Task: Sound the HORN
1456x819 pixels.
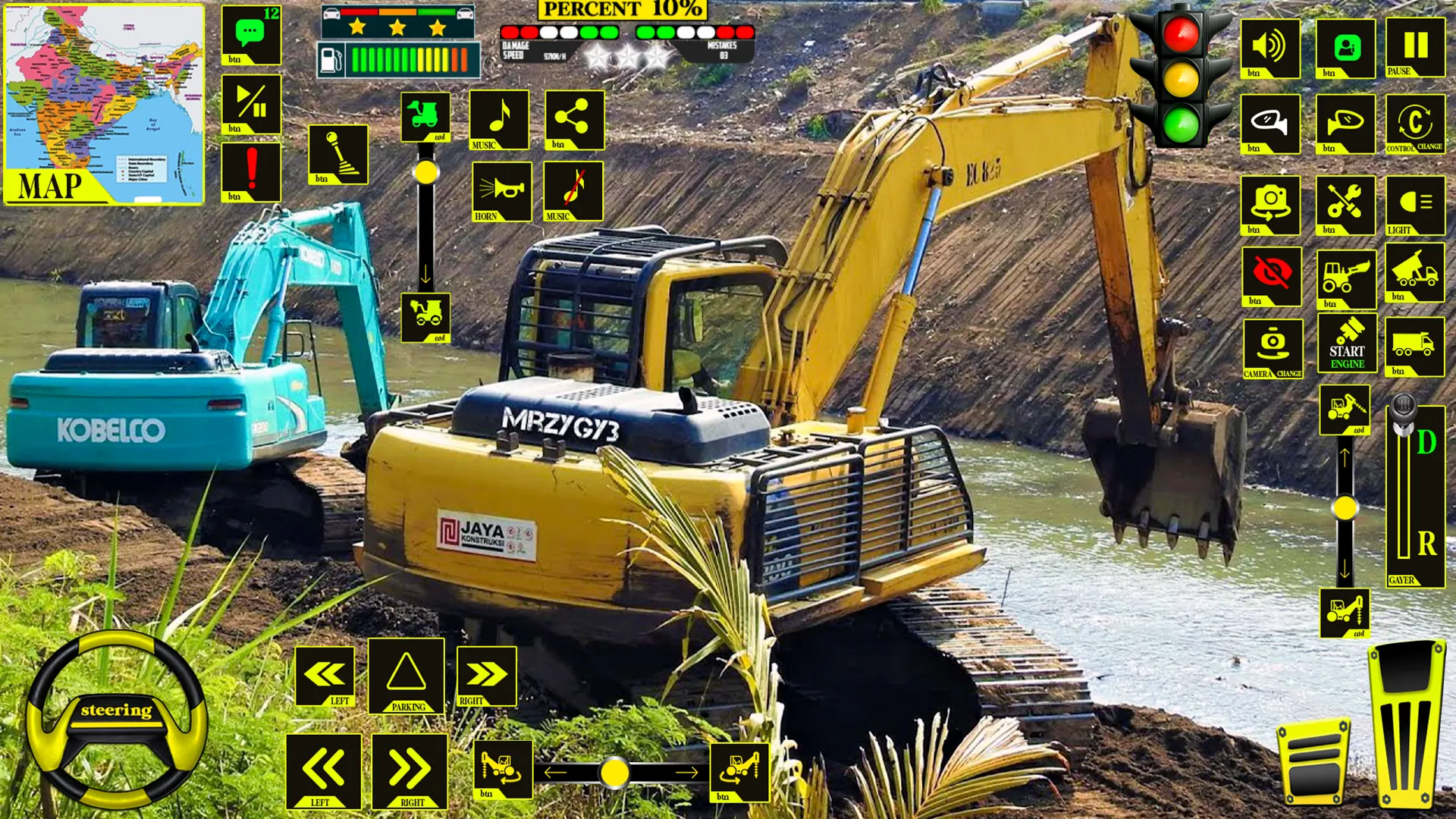Action: (500, 191)
